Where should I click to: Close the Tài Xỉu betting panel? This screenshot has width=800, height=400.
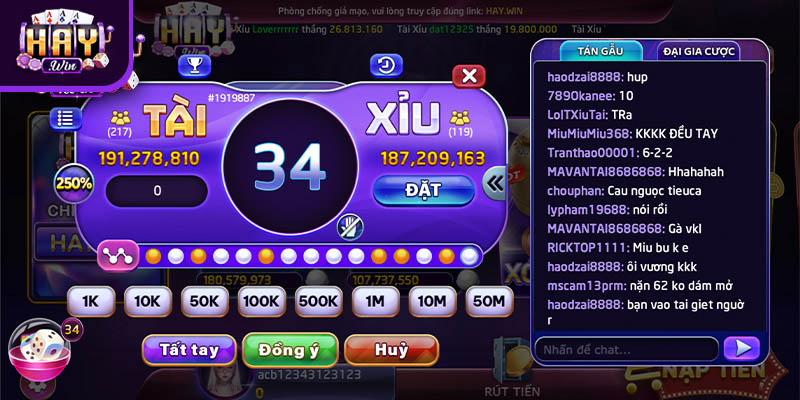(468, 76)
